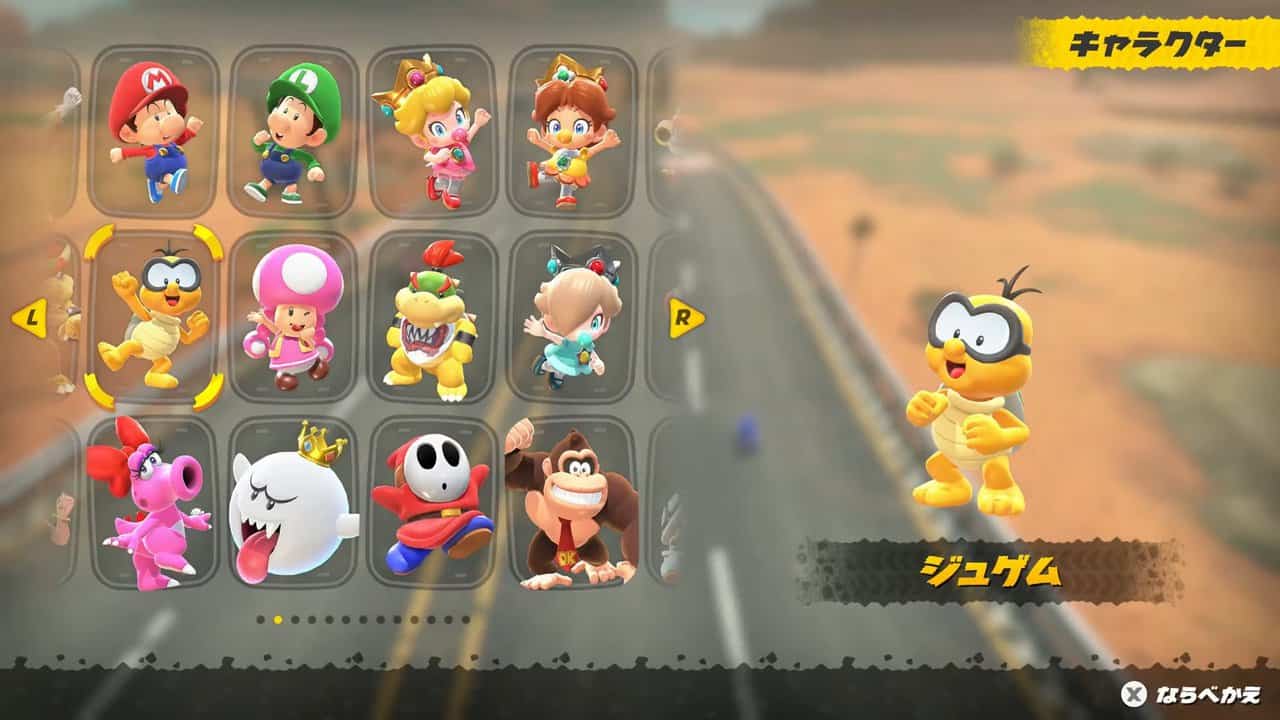Open the ならべかえ sort option
The image size is (1280, 720).
[x=1192, y=694]
